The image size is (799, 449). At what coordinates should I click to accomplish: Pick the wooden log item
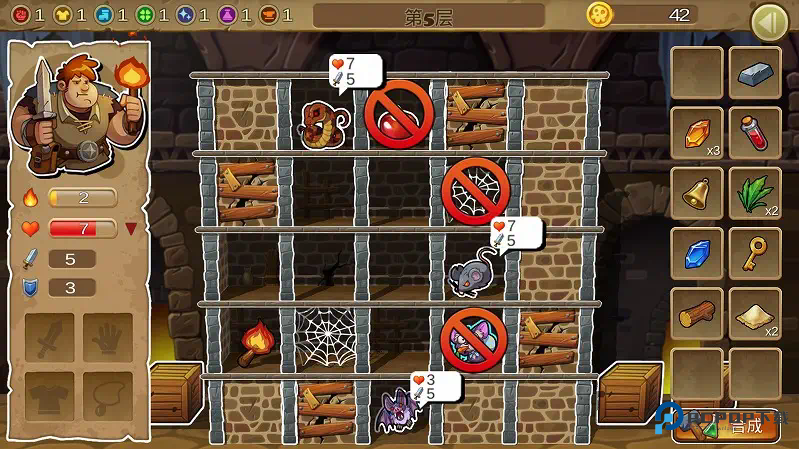coord(696,312)
